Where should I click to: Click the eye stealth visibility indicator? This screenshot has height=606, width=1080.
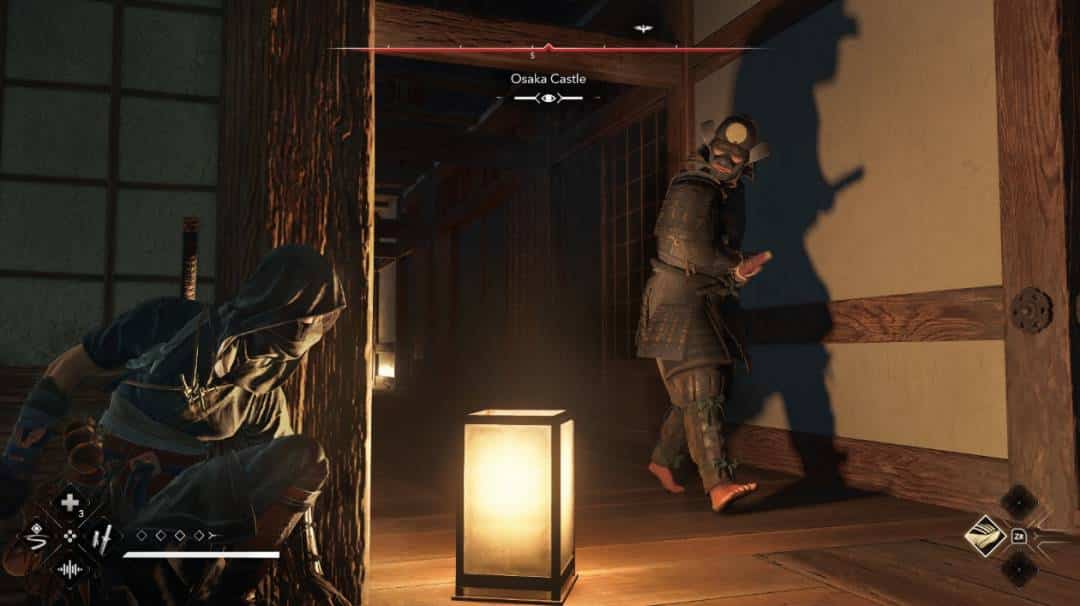coord(548,97)
